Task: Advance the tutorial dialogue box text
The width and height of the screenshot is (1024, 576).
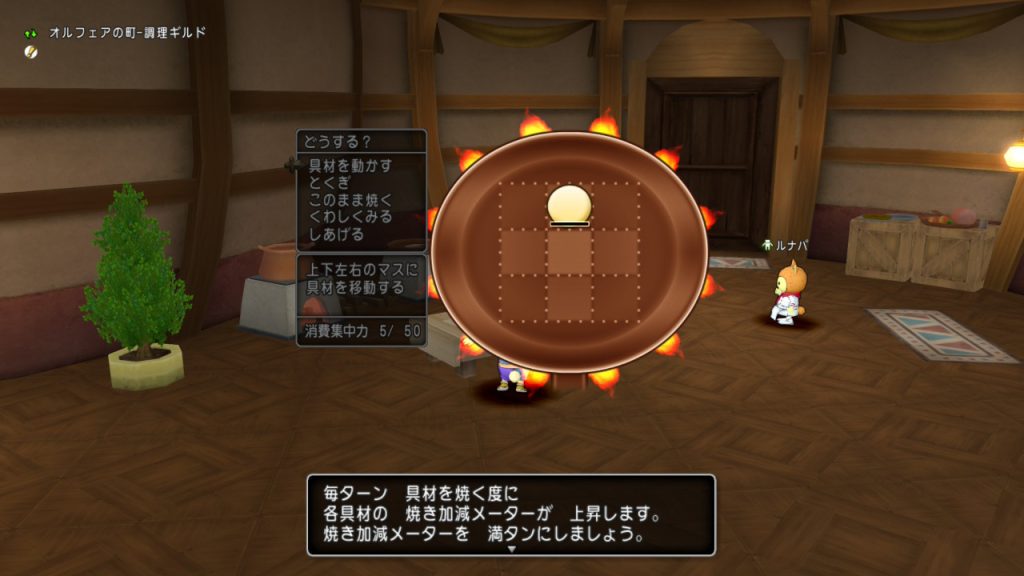Action: click(x=511, y=514)
